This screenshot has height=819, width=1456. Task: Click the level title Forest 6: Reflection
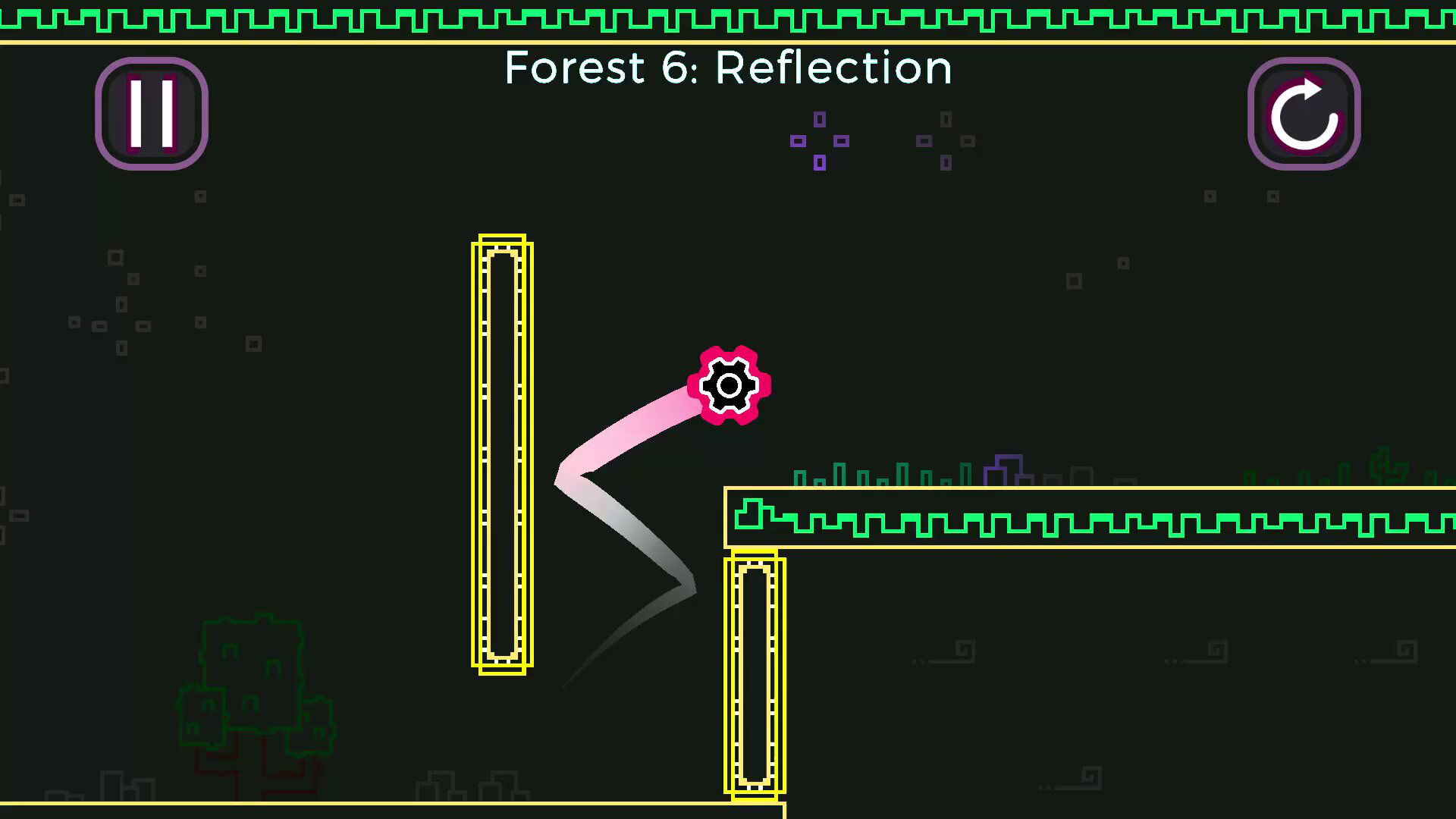click(728, 67)
